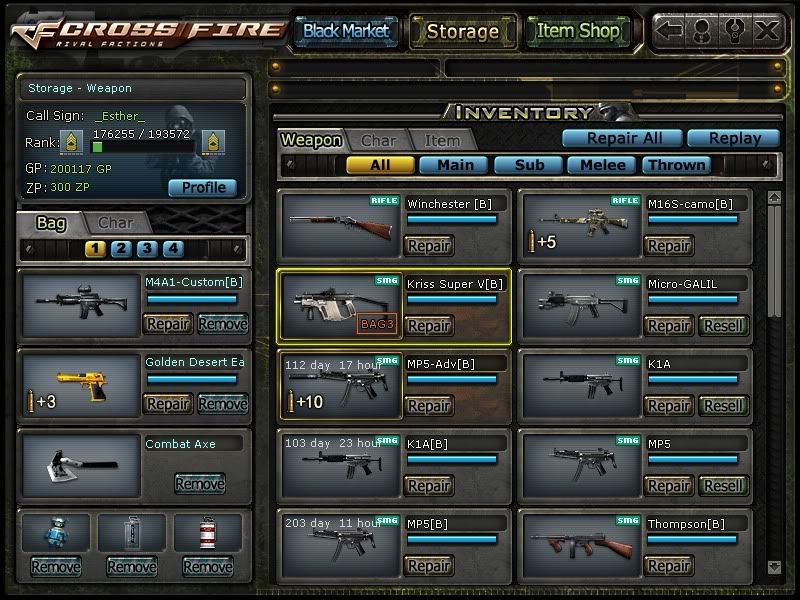800x600 pixels.
Task: Show Sub weapons filter
Action: pyautogui.click(x=529, y=165)
